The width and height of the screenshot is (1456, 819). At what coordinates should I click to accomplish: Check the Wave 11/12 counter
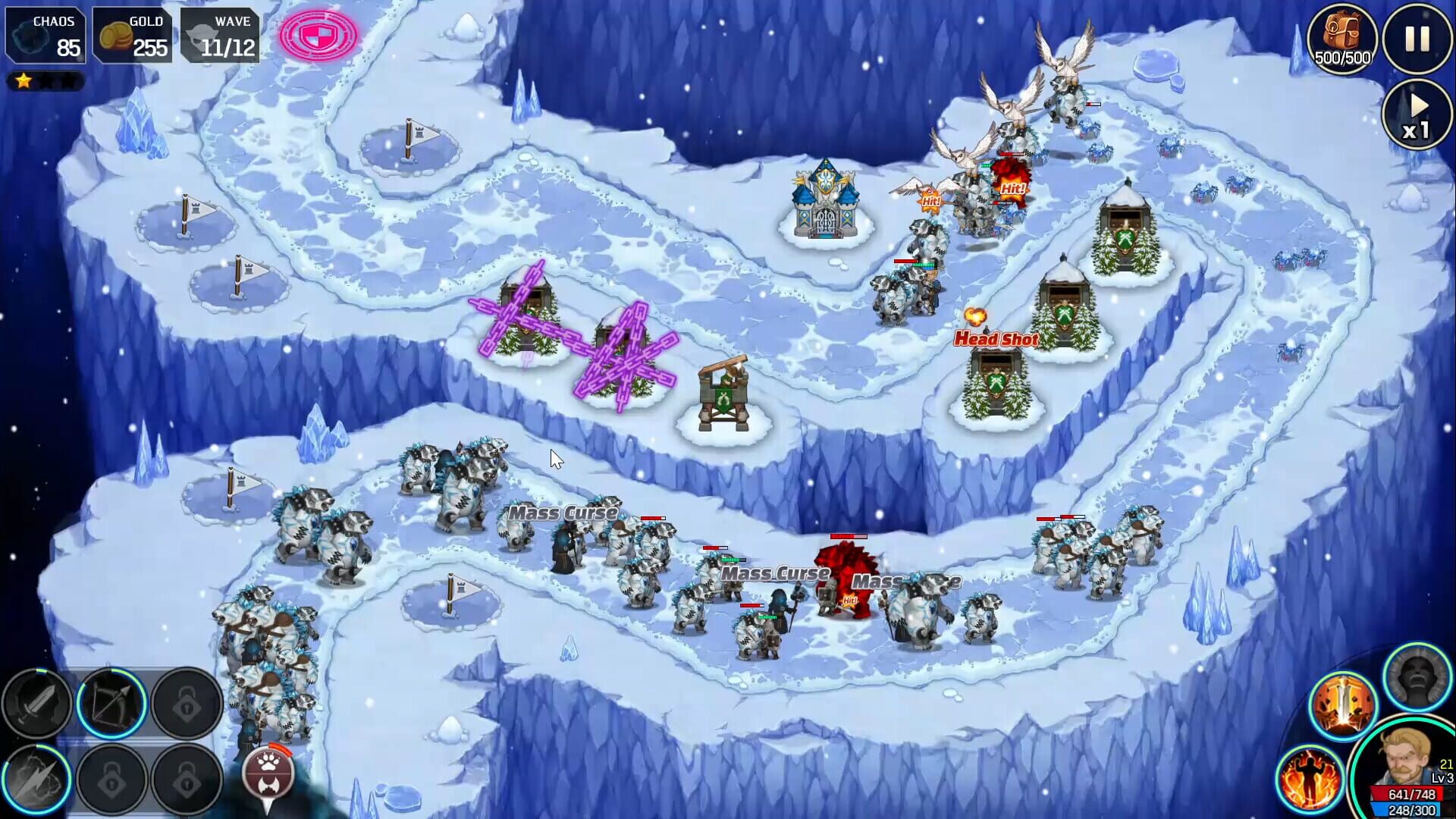[x=221, y=33]
